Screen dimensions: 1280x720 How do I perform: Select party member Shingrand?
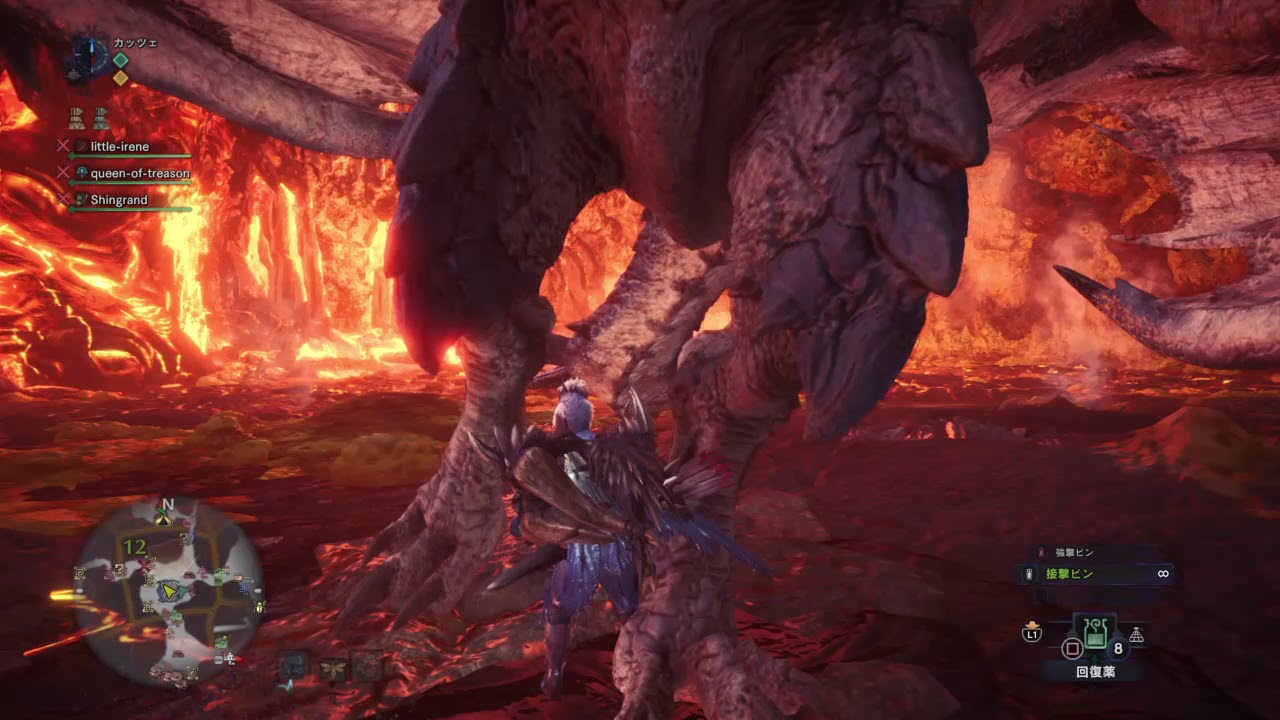118,200
